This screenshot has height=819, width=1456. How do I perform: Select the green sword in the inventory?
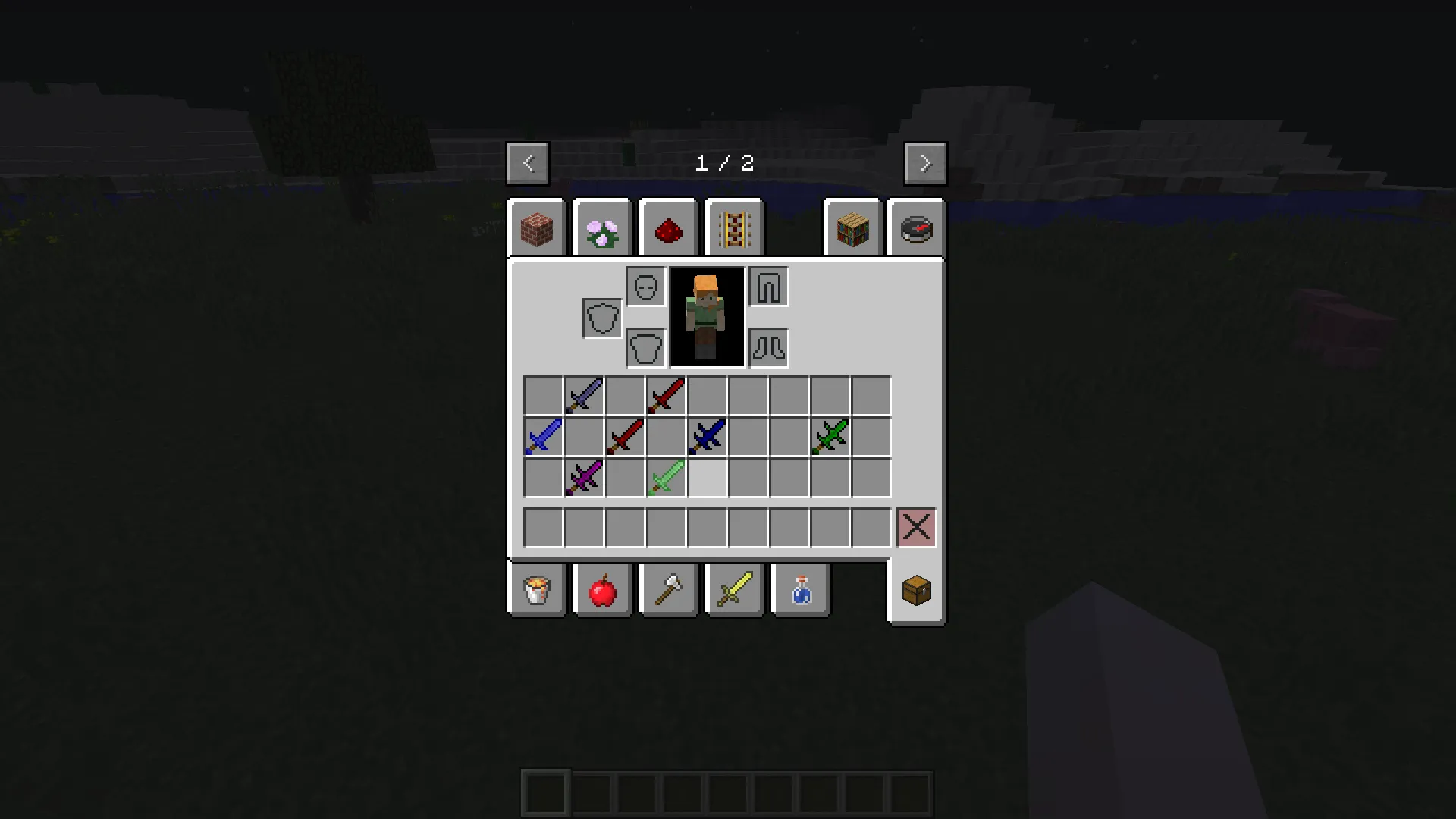(830, 435)
